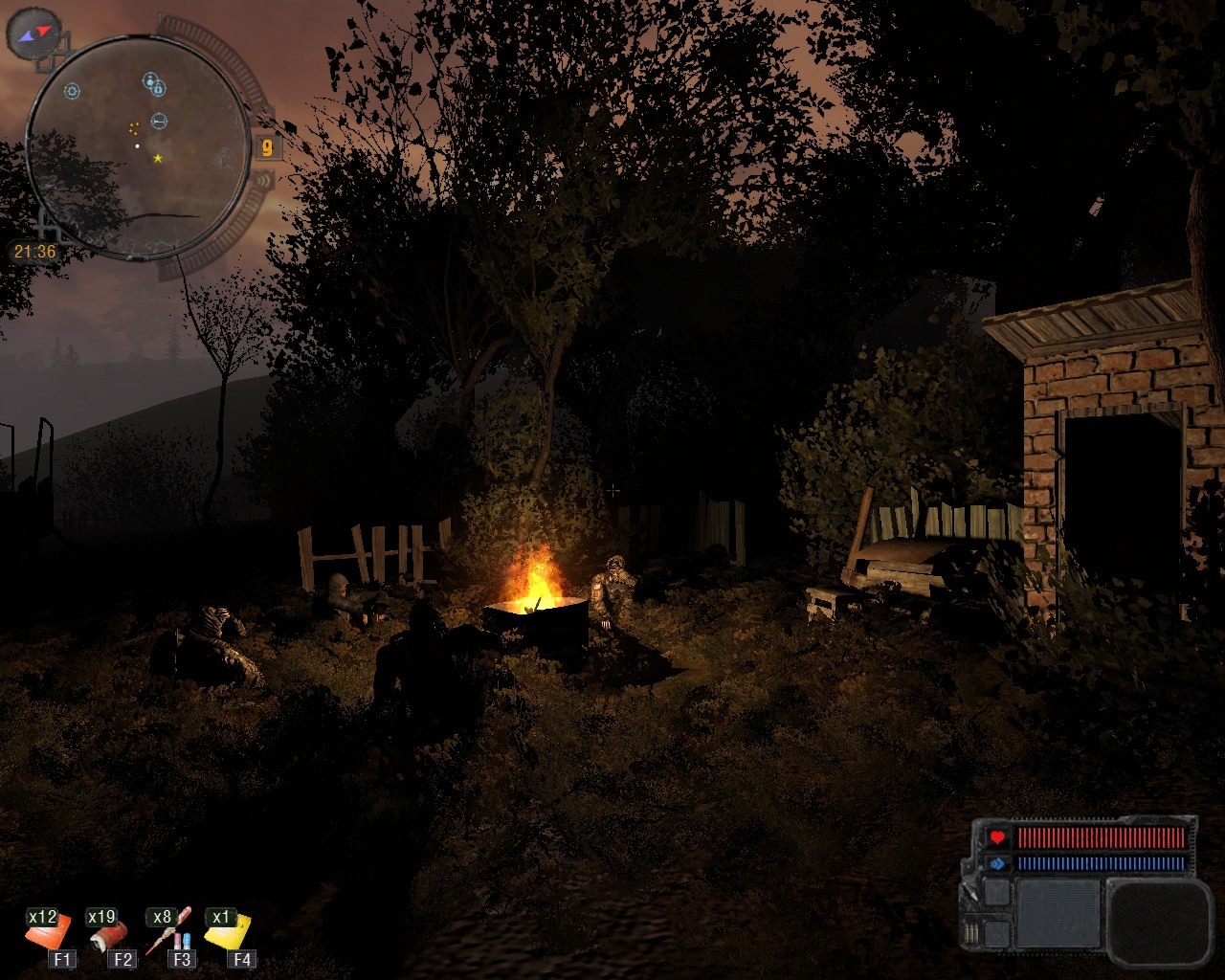Viewport: 1225px width, 980px height.
Task: Select the yellow medkit in the F4 slot
Action: (x=230, y=931)
